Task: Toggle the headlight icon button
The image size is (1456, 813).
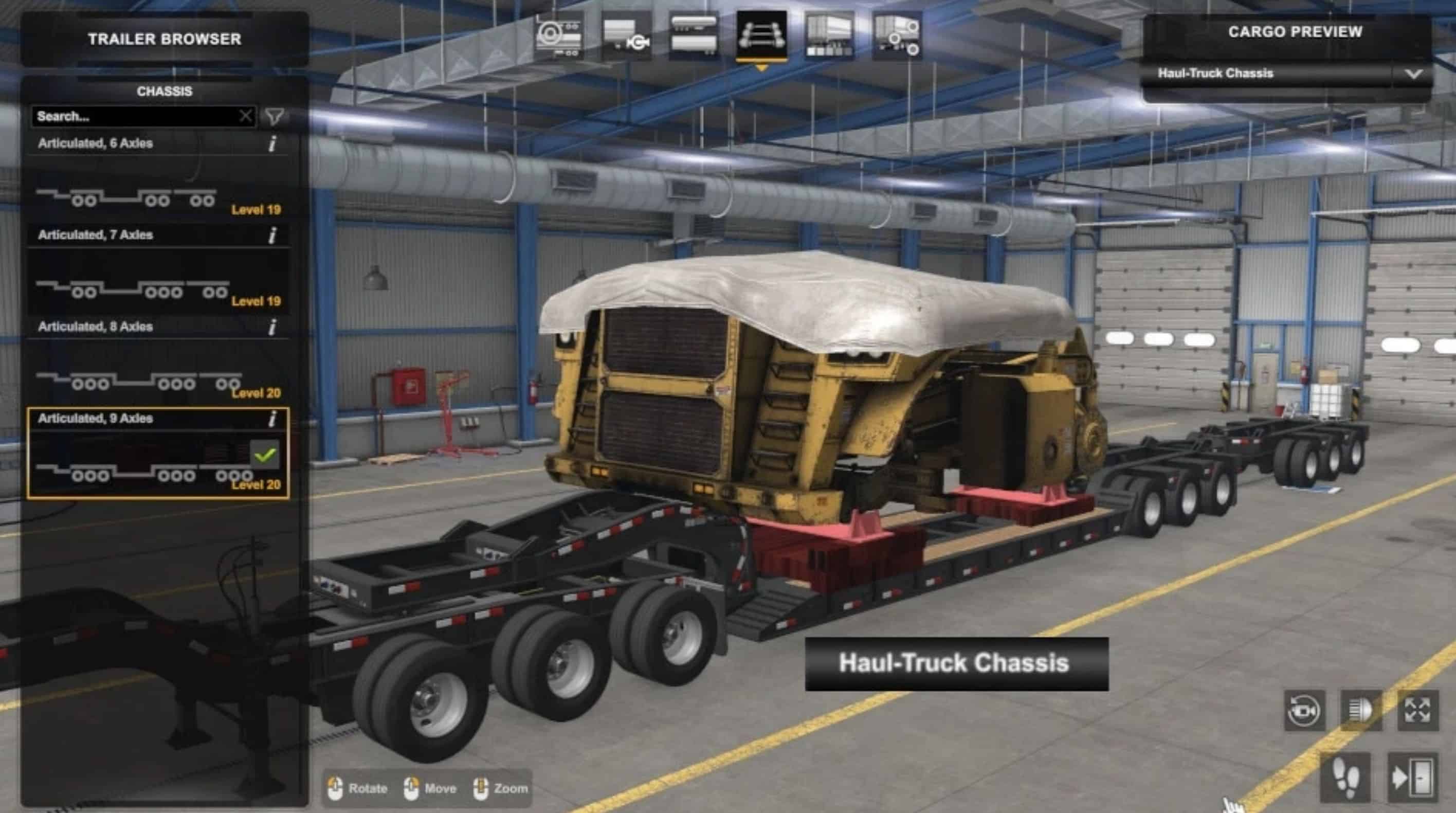Action: (x=1361, y=710)
